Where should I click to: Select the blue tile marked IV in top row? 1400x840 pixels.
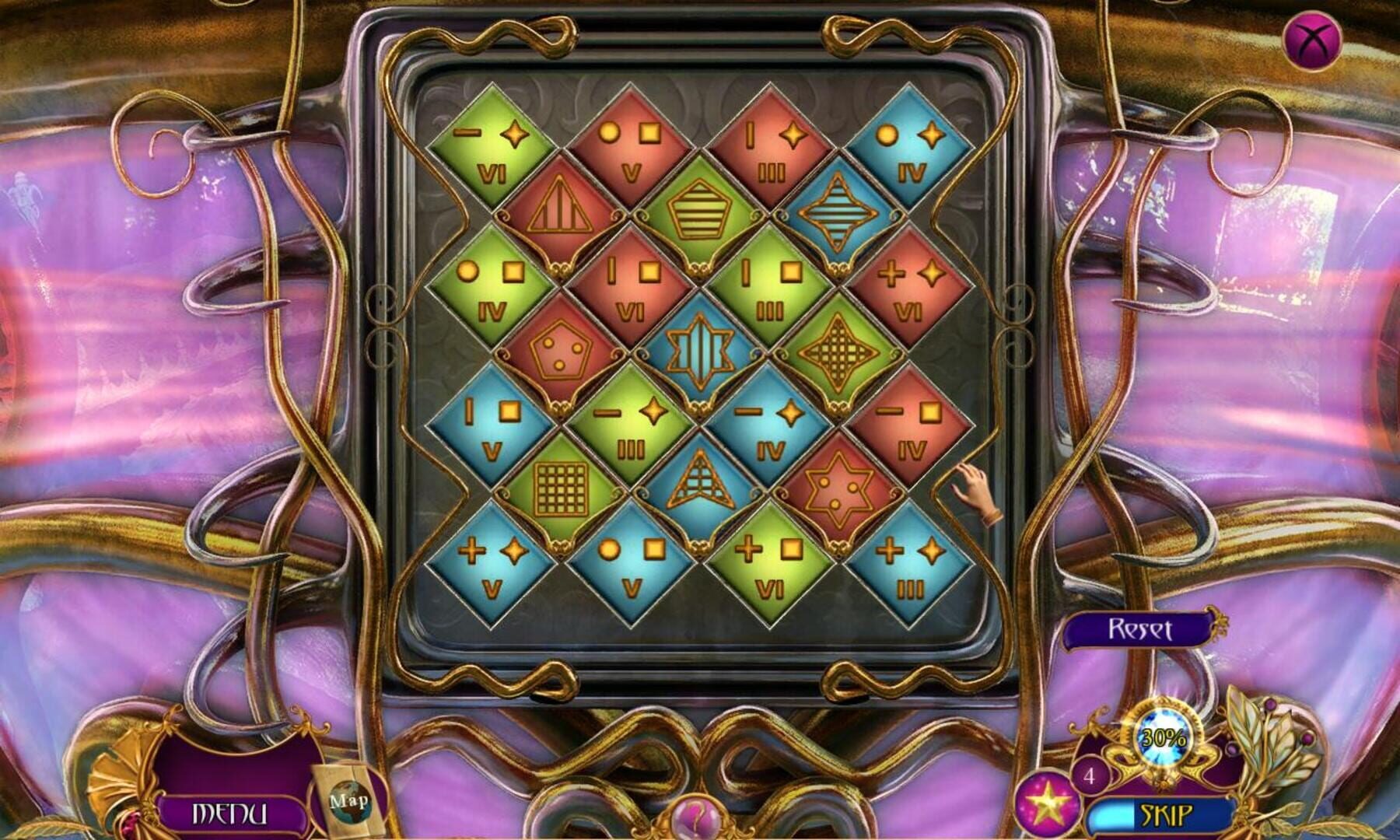pos(908,144)
